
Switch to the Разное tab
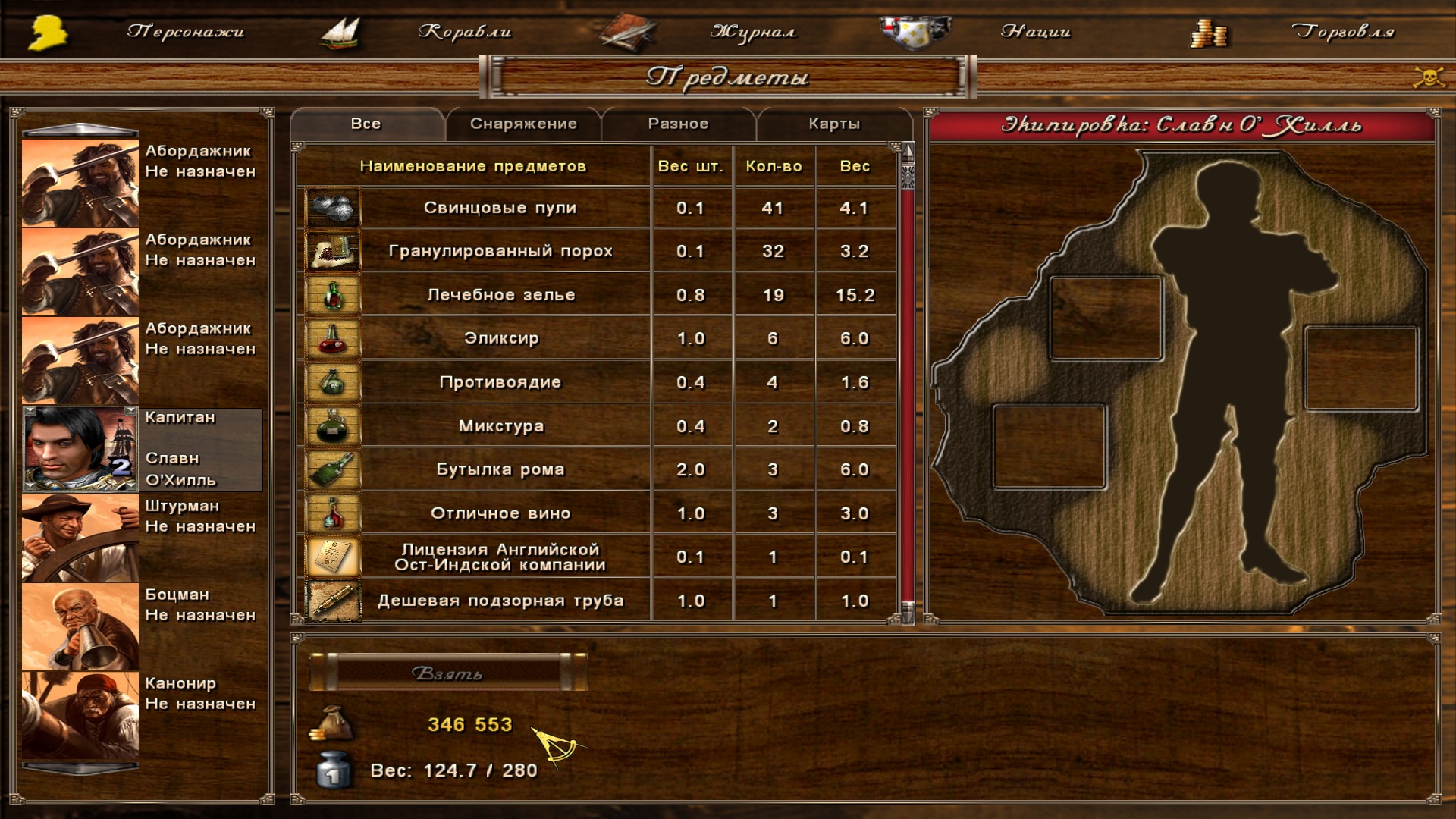pos(678,124)
